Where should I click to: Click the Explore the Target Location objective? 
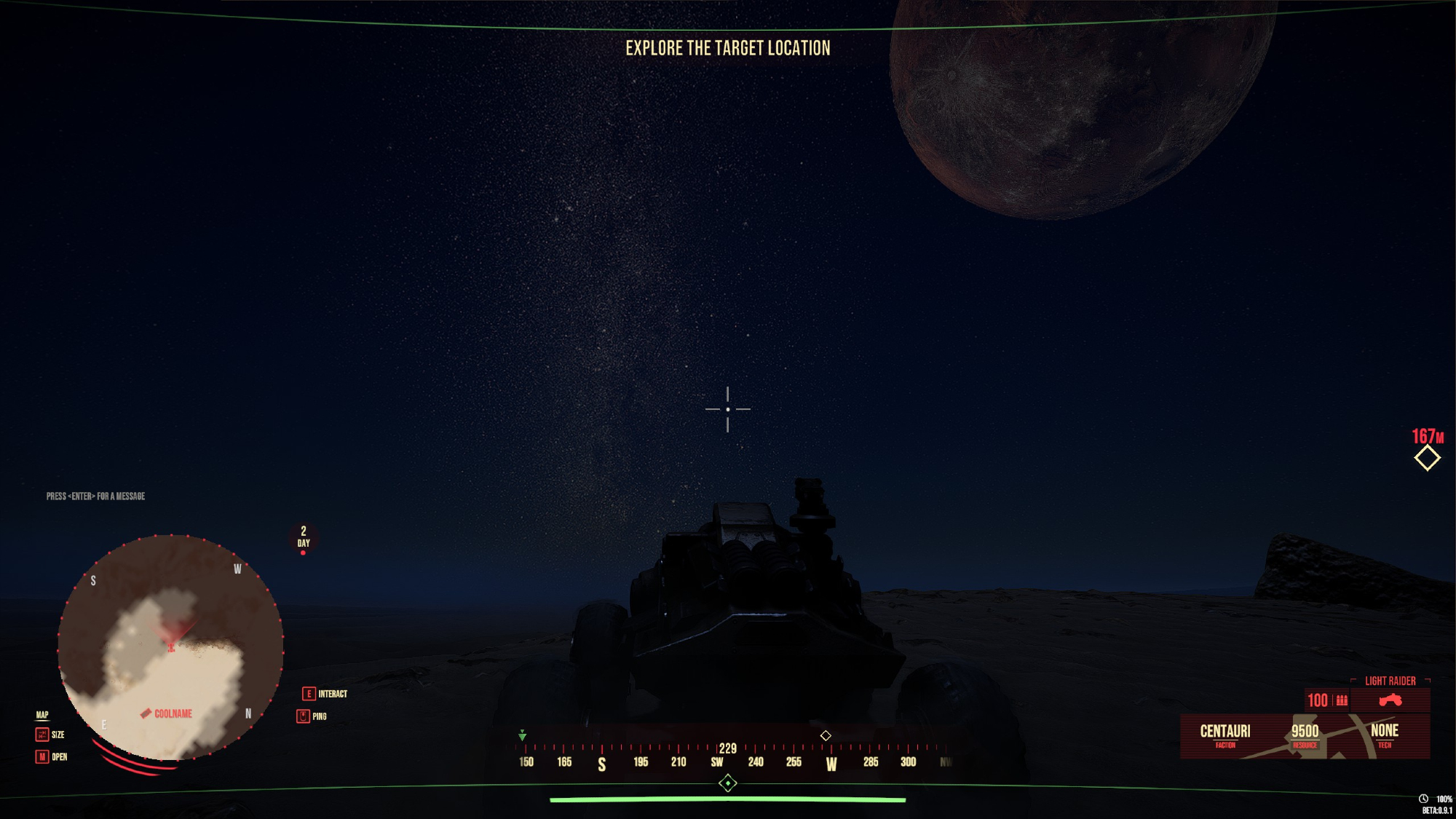click(x=727, y=48)
